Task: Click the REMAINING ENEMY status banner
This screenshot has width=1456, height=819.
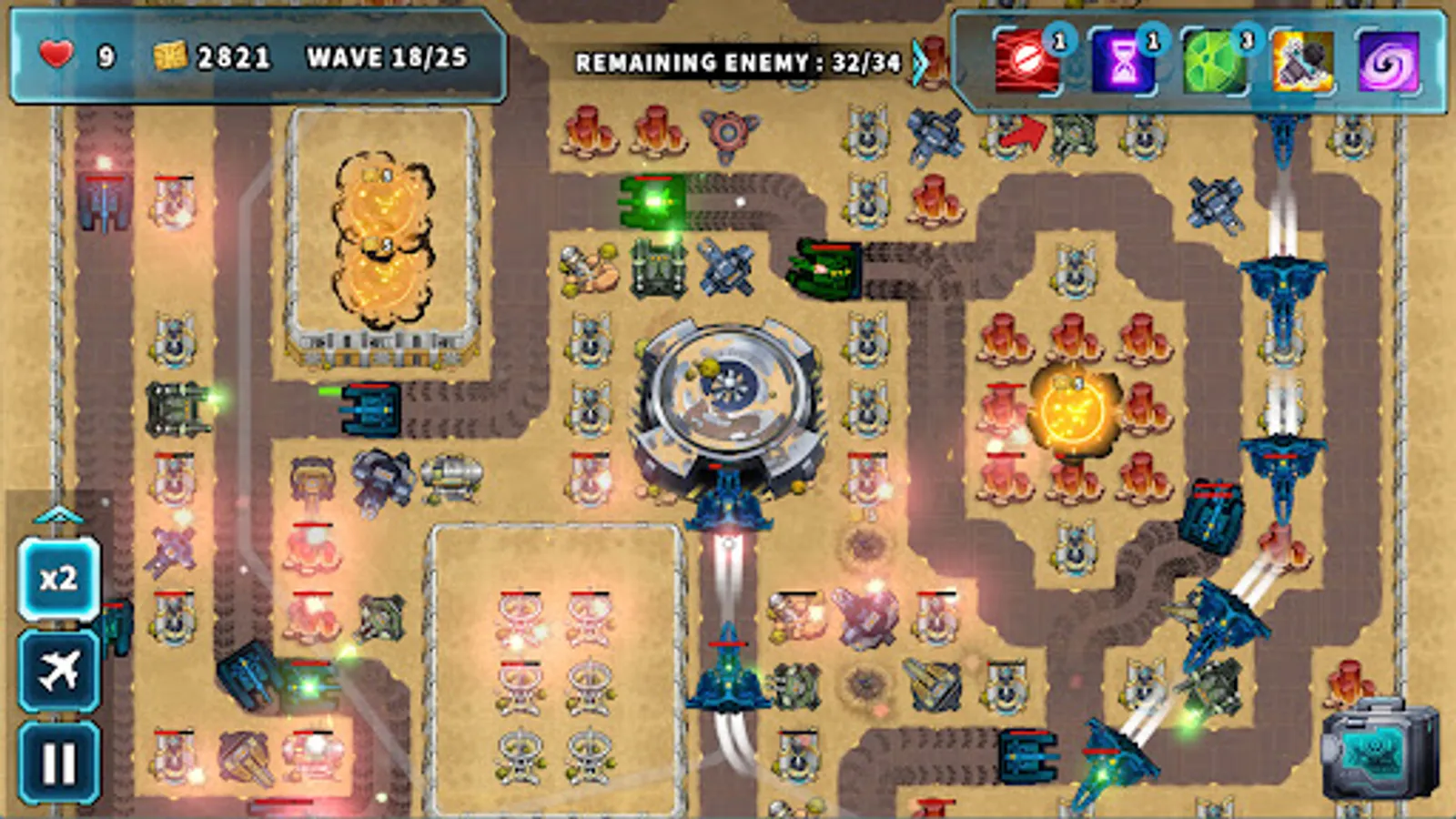Action: (x=737, y=62)
